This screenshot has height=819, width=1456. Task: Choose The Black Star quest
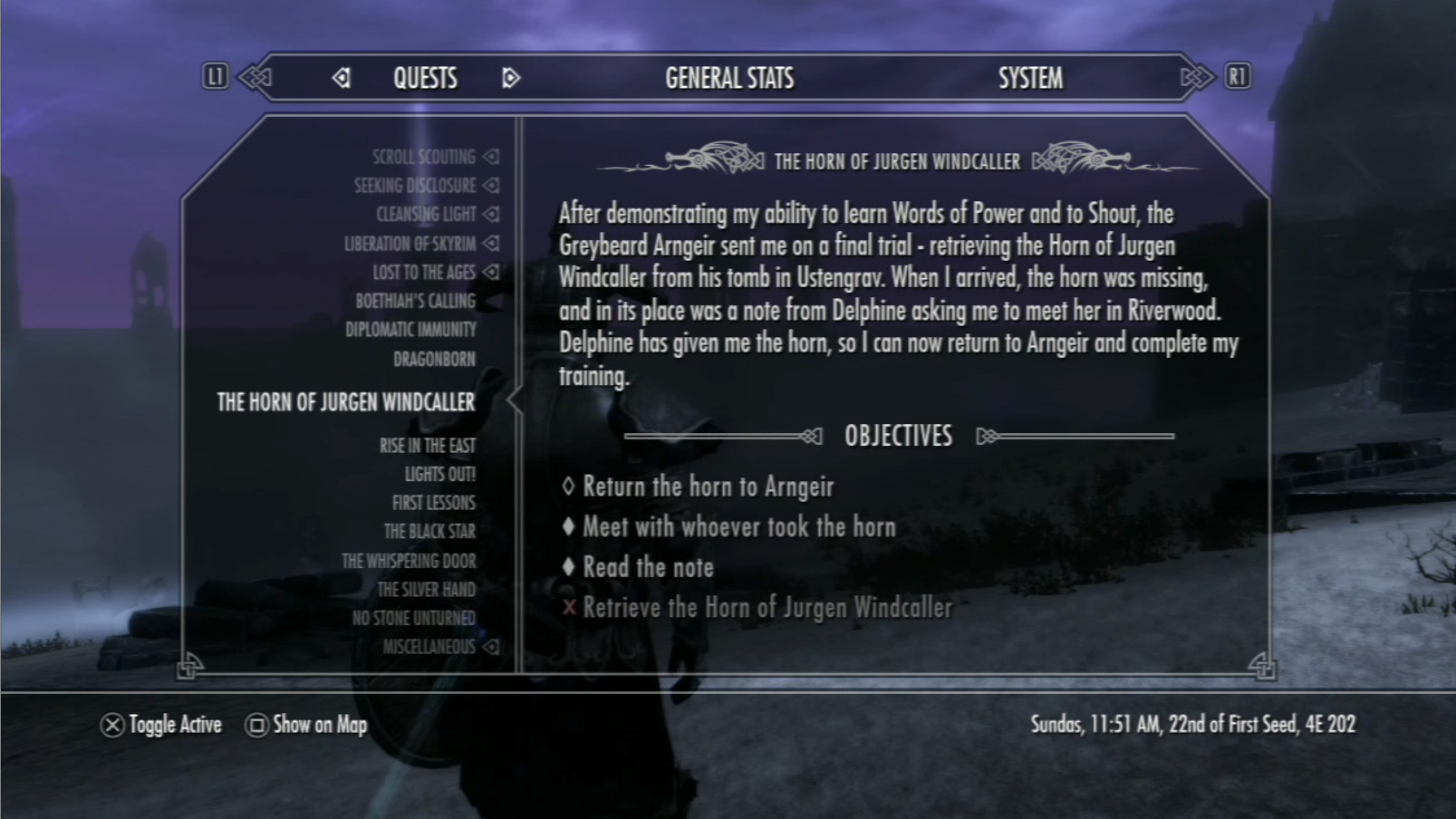[429, 532]
